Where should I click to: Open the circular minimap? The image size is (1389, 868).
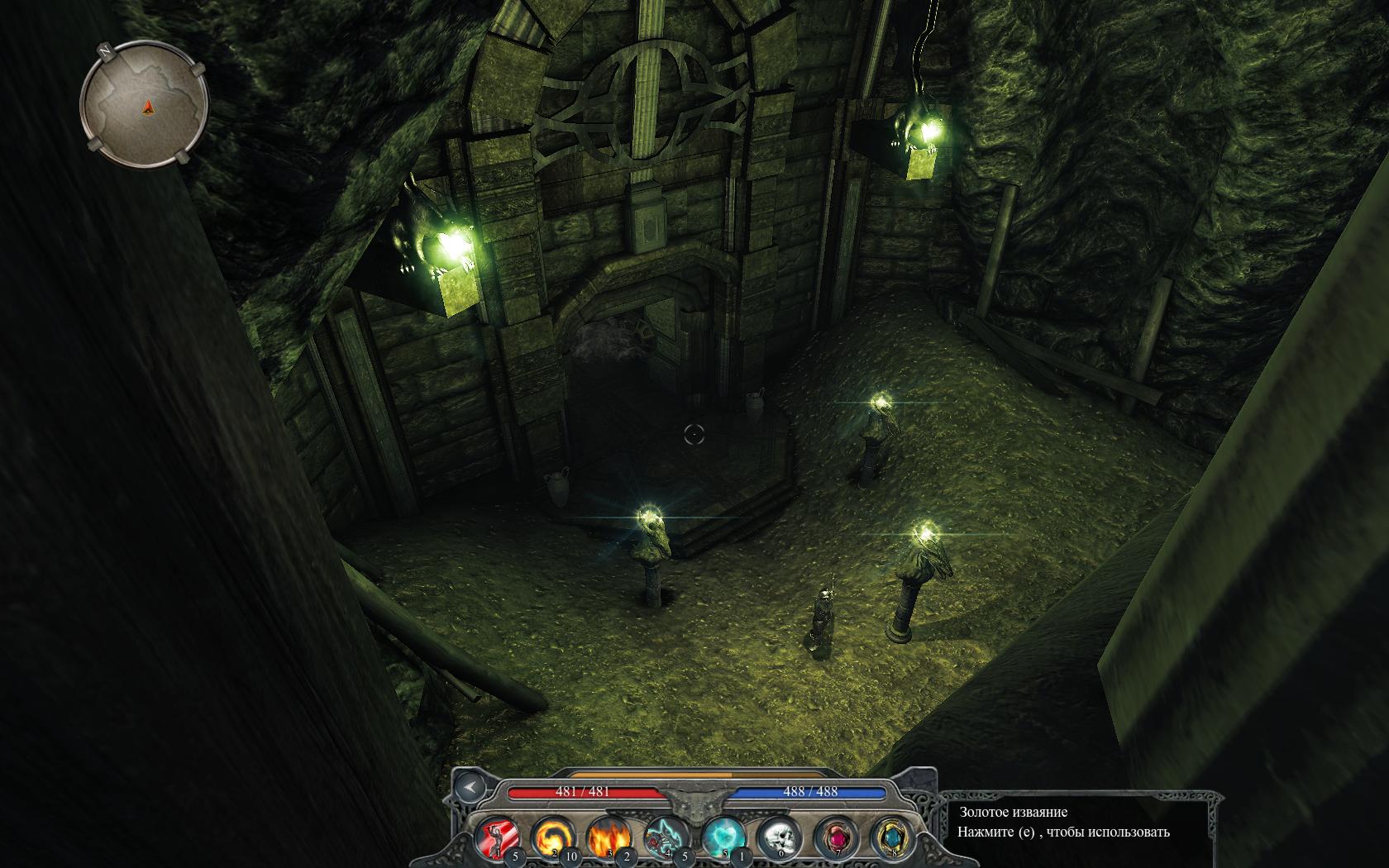pyautogui.click(x=144, y=105)
